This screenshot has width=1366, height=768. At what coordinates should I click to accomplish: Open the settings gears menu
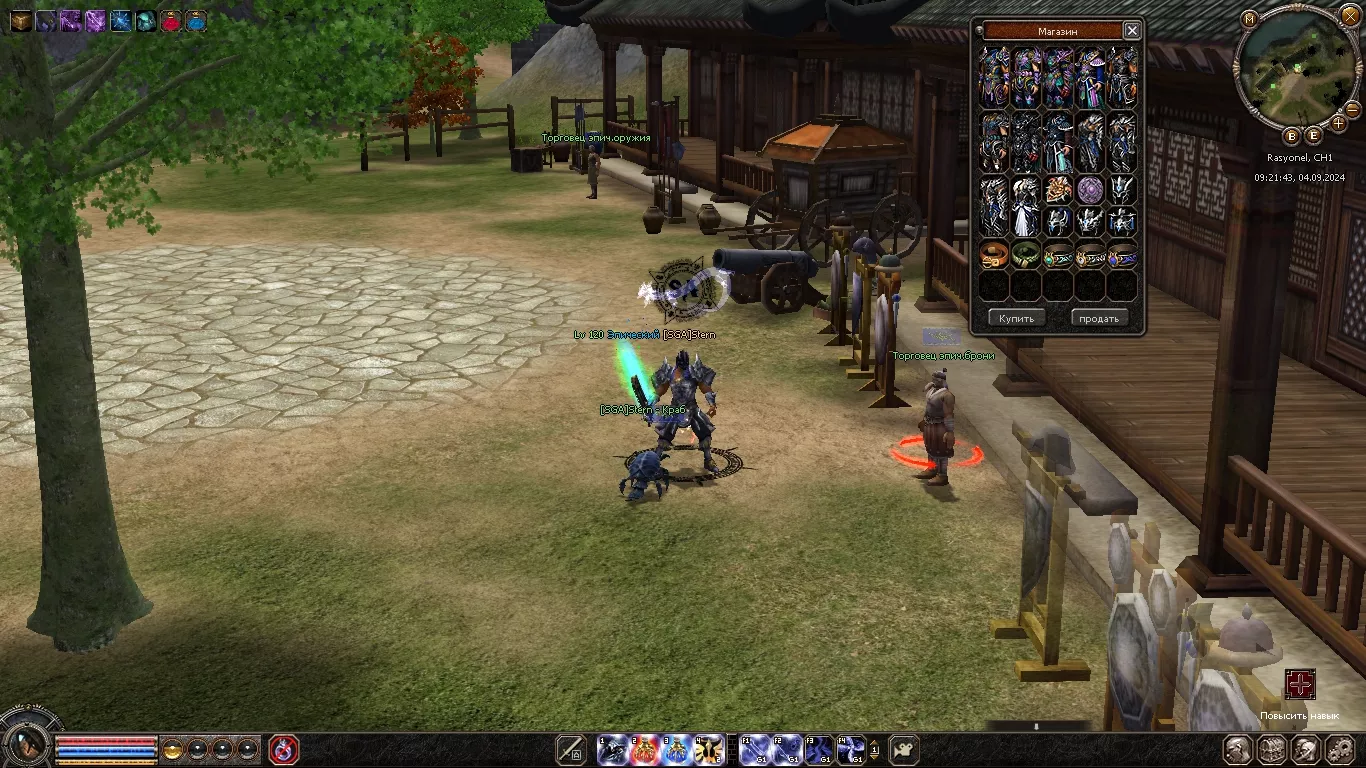(x=1340, y=749)
